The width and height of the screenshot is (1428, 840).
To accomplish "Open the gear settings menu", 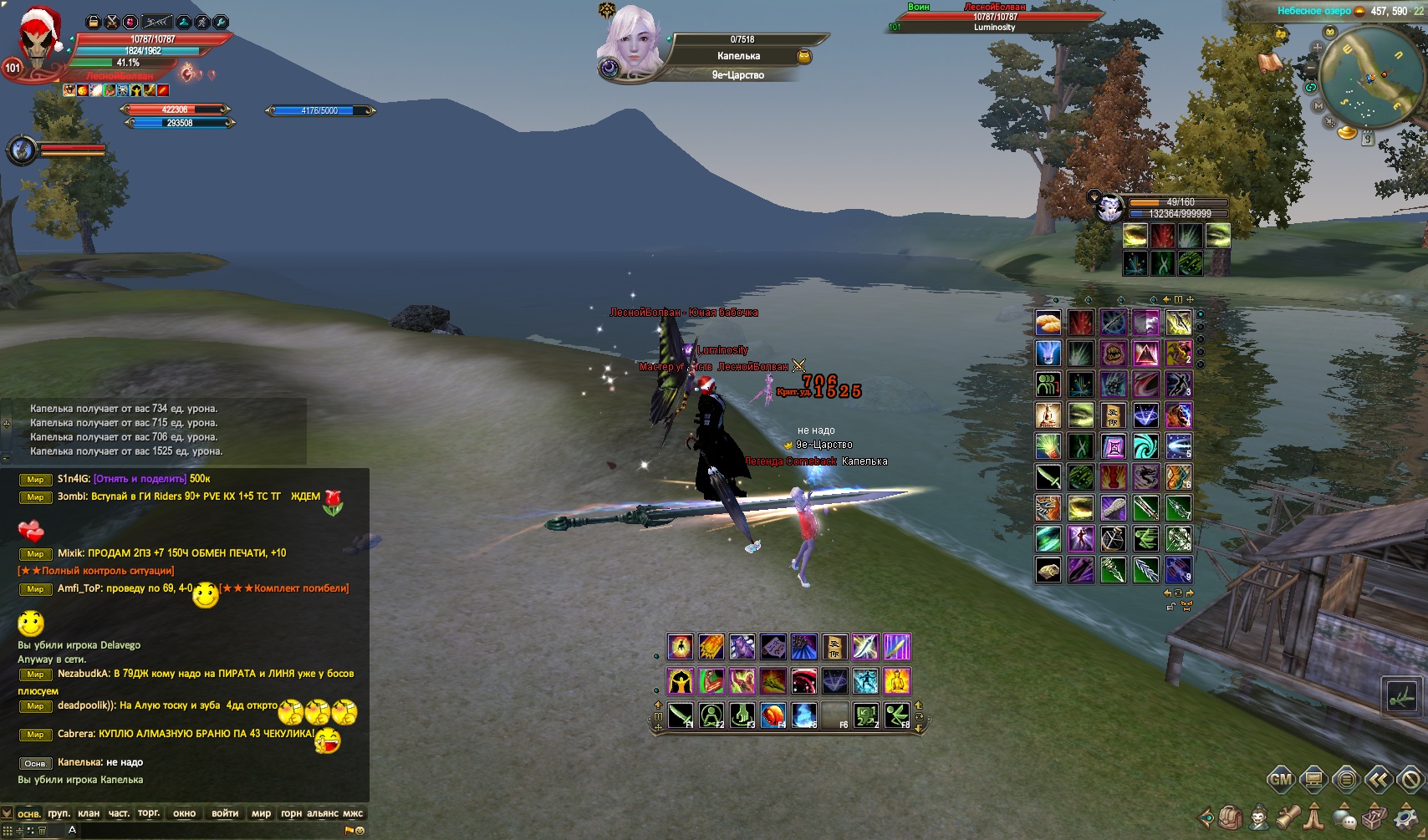I will 1406,817.
